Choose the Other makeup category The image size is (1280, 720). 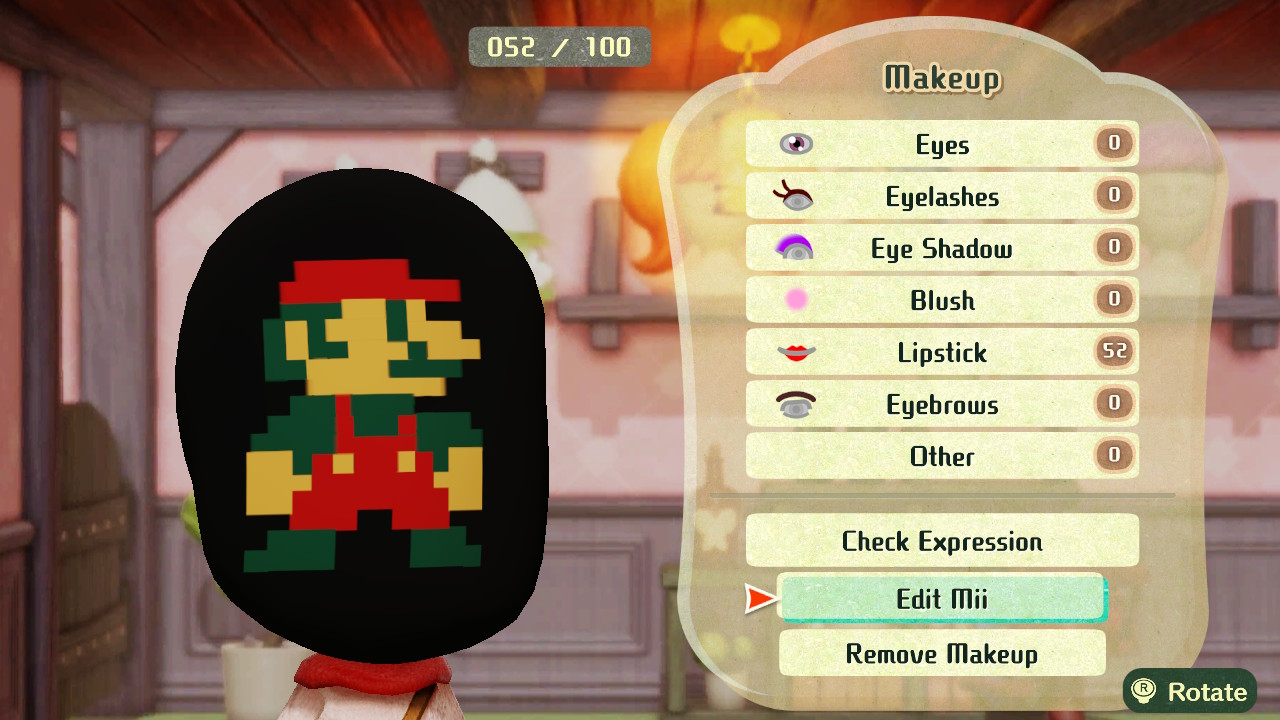(x=941, y=457)
